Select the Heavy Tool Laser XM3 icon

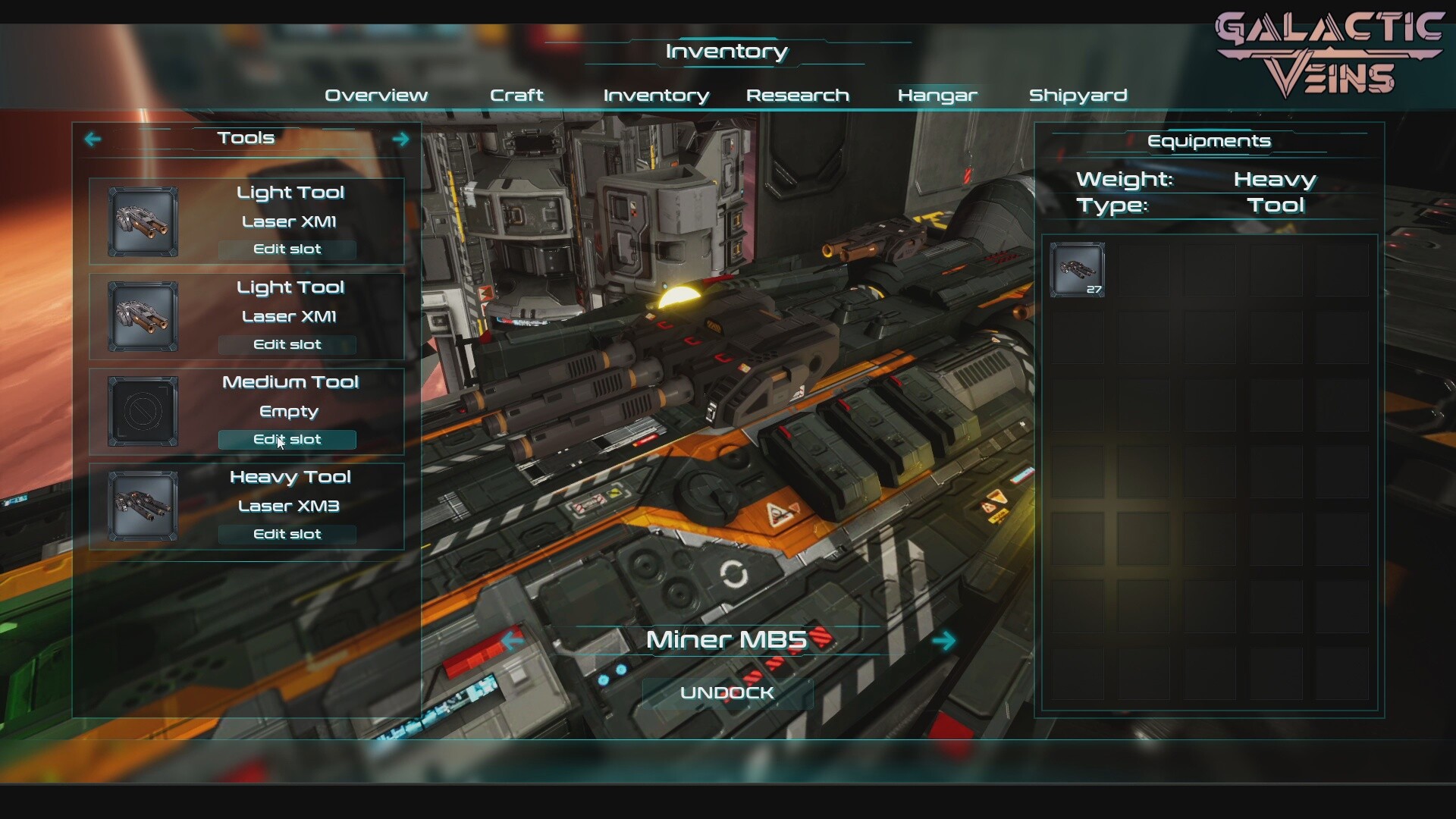click(143, 507)
